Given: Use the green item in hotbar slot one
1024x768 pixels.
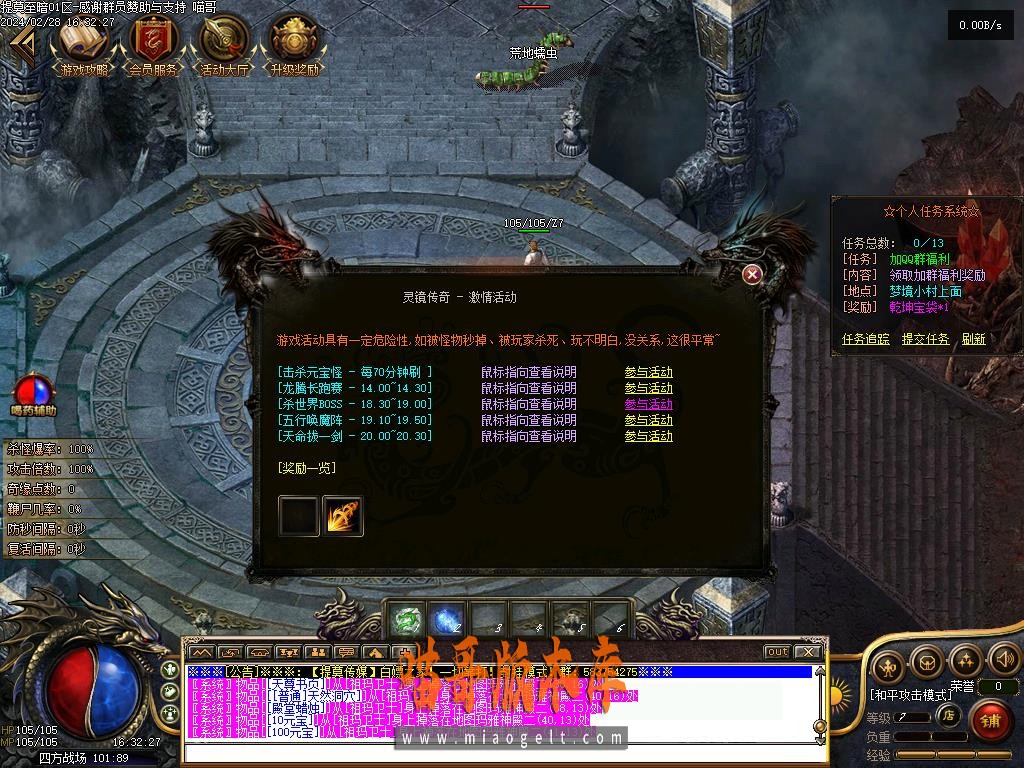Looking at the screenshot, I should (405, 620).
